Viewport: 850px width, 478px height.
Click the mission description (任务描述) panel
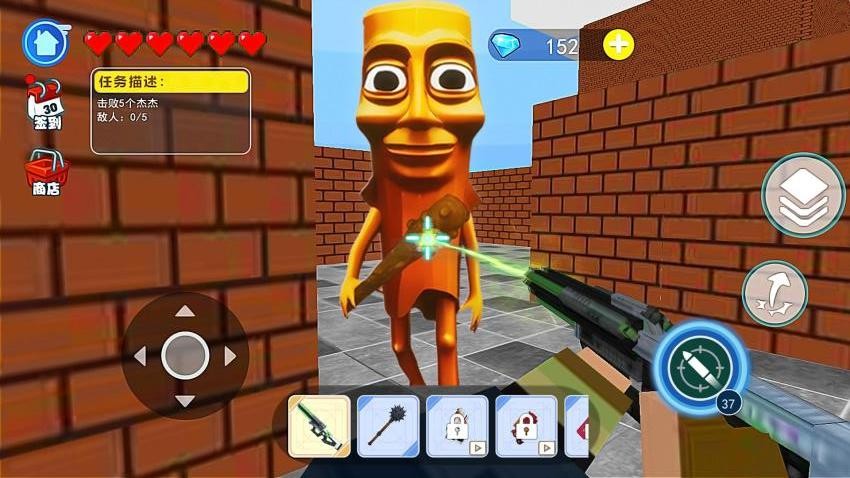pyautogui.click(x=170, y=111)
